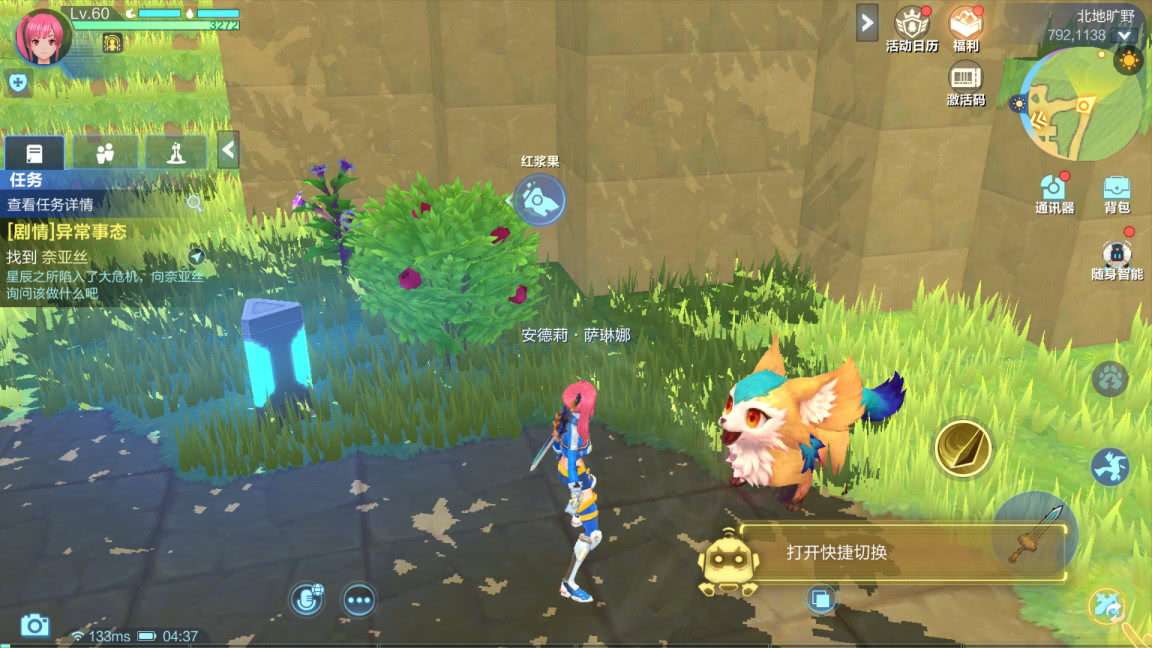This screenshot has height=648, width=1152.
Task: Switch to the quest list tab
Action: (x=35, y=153)
